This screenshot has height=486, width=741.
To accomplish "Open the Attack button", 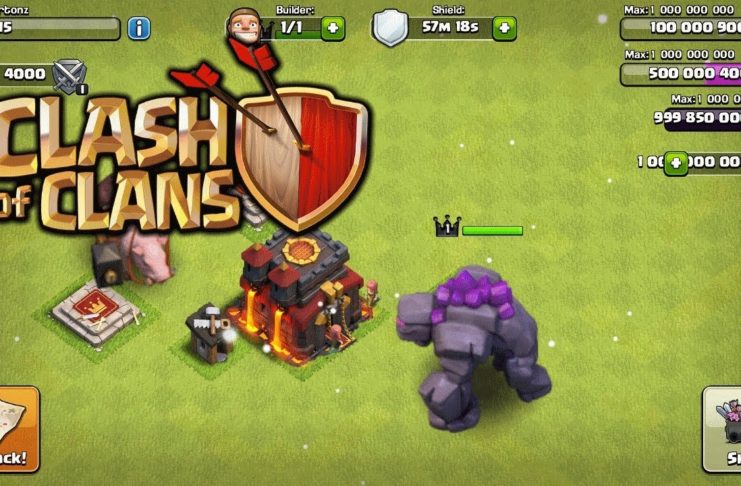I will pos(17,430).
